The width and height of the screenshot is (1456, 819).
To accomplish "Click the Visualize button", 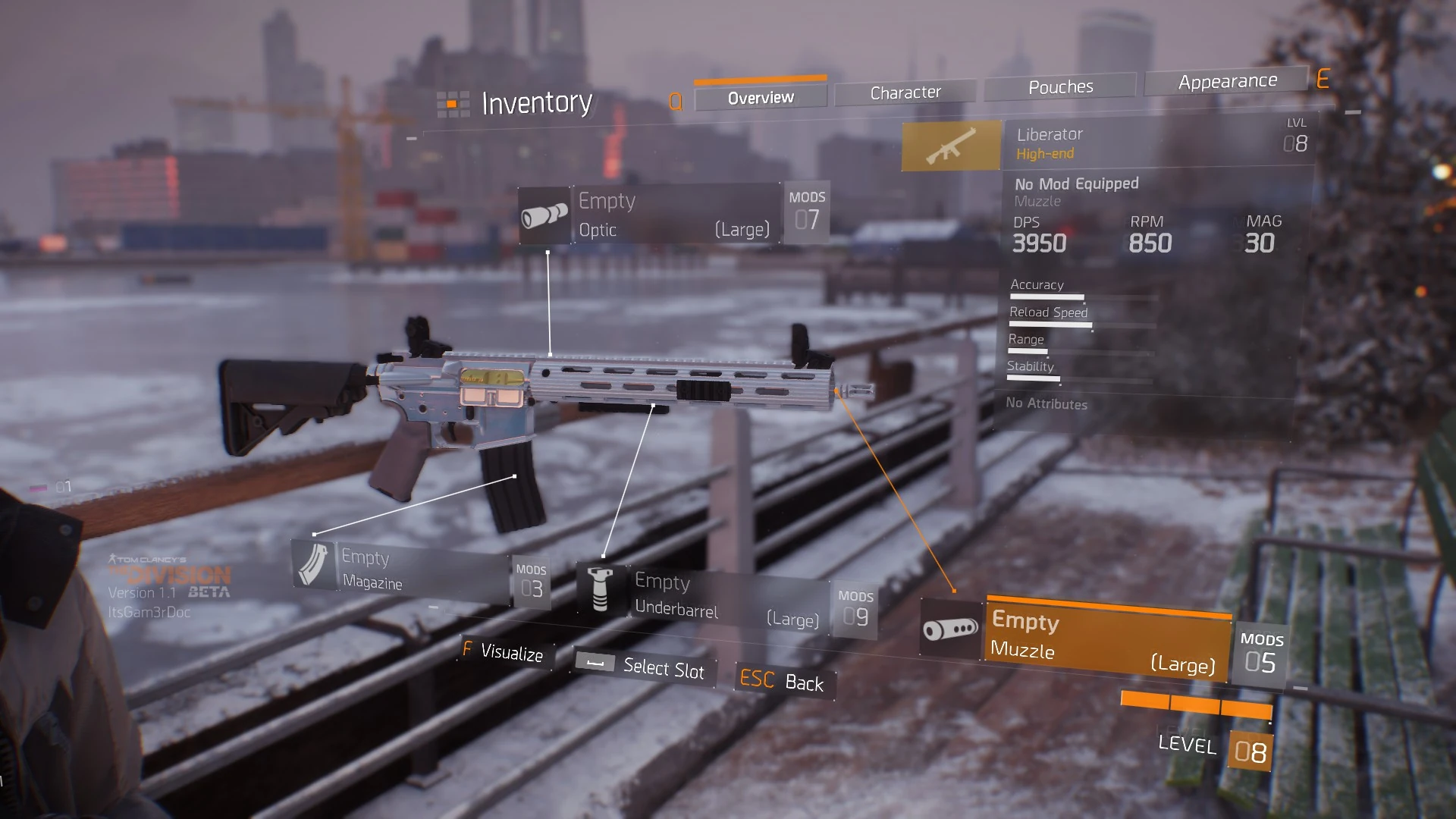I will pos(504,652).
